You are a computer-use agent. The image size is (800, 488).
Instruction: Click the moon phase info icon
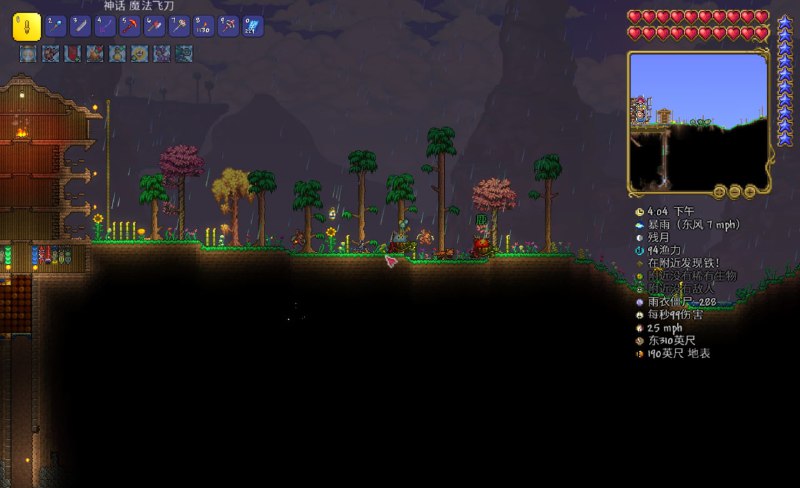click(640, 238)
